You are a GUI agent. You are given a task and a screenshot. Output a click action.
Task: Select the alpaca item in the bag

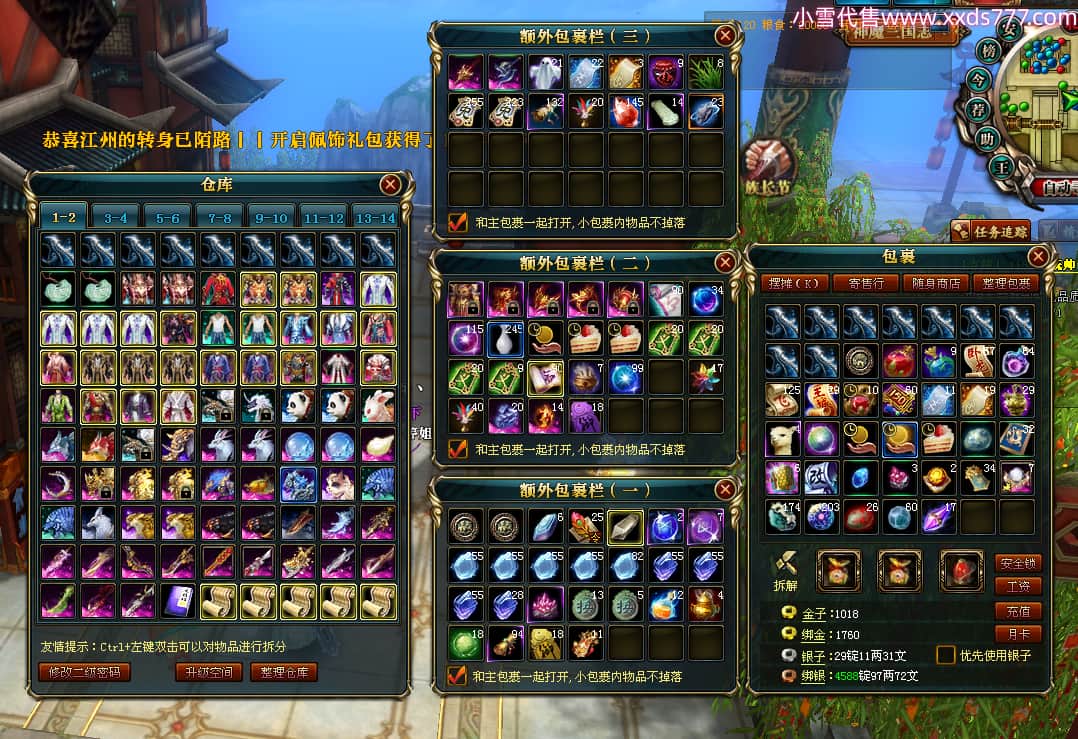[x=781, y=439]
